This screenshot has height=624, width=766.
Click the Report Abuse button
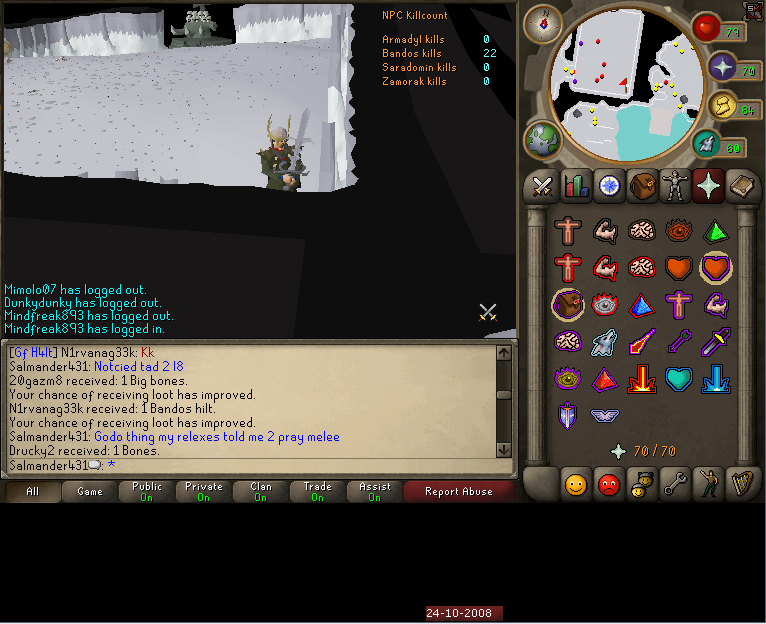tap(458, 491)
